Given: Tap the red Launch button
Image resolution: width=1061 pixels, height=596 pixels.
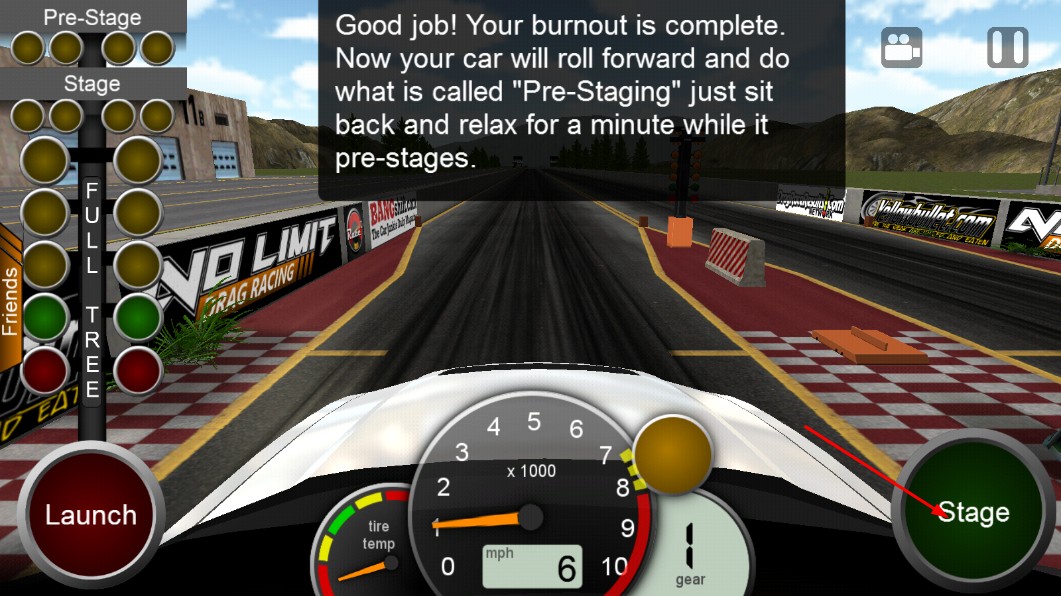Looking at the screenshot, I should (x=90, y=515).
